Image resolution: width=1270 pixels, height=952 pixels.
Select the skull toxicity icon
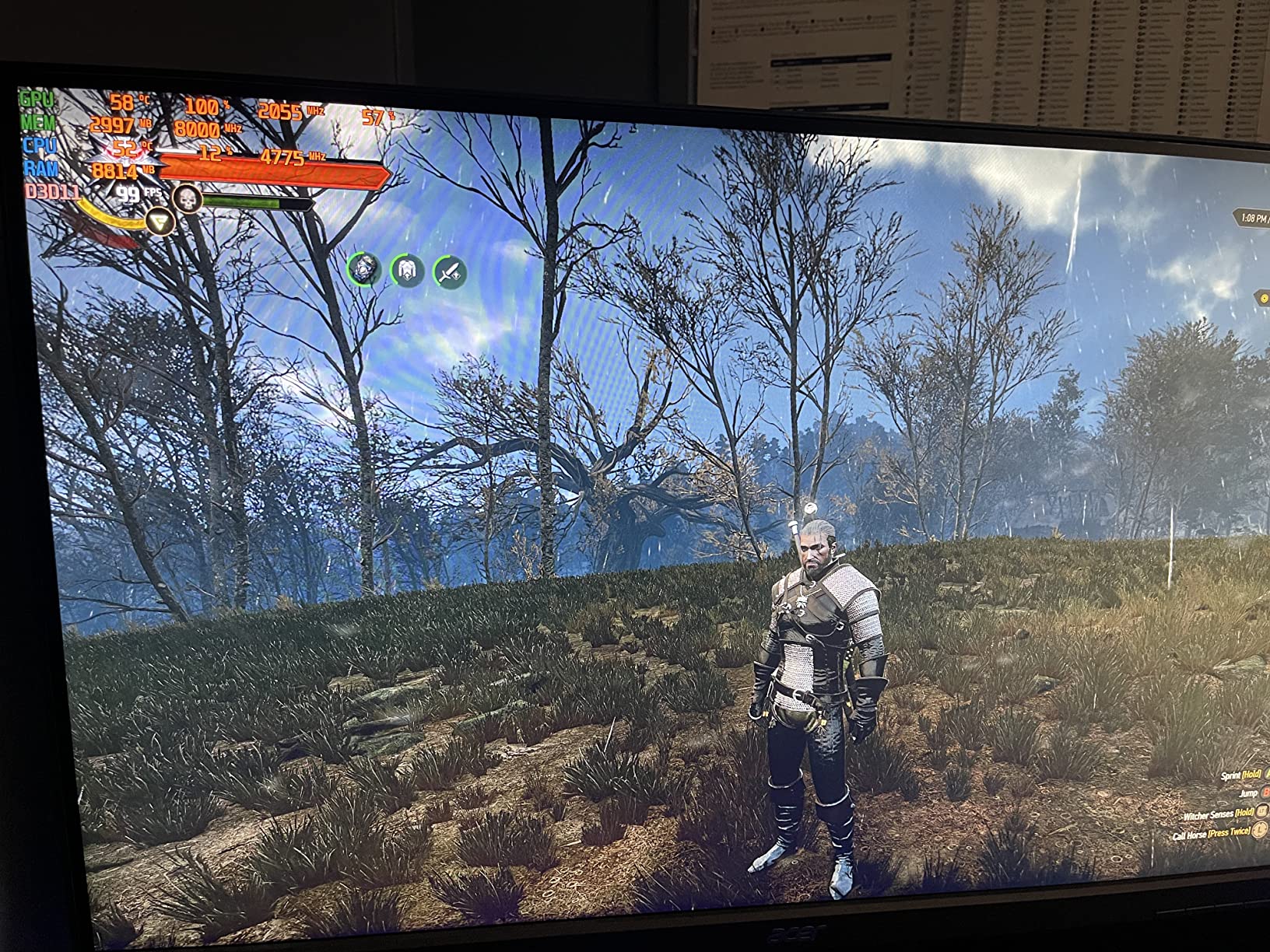[187, 198]
